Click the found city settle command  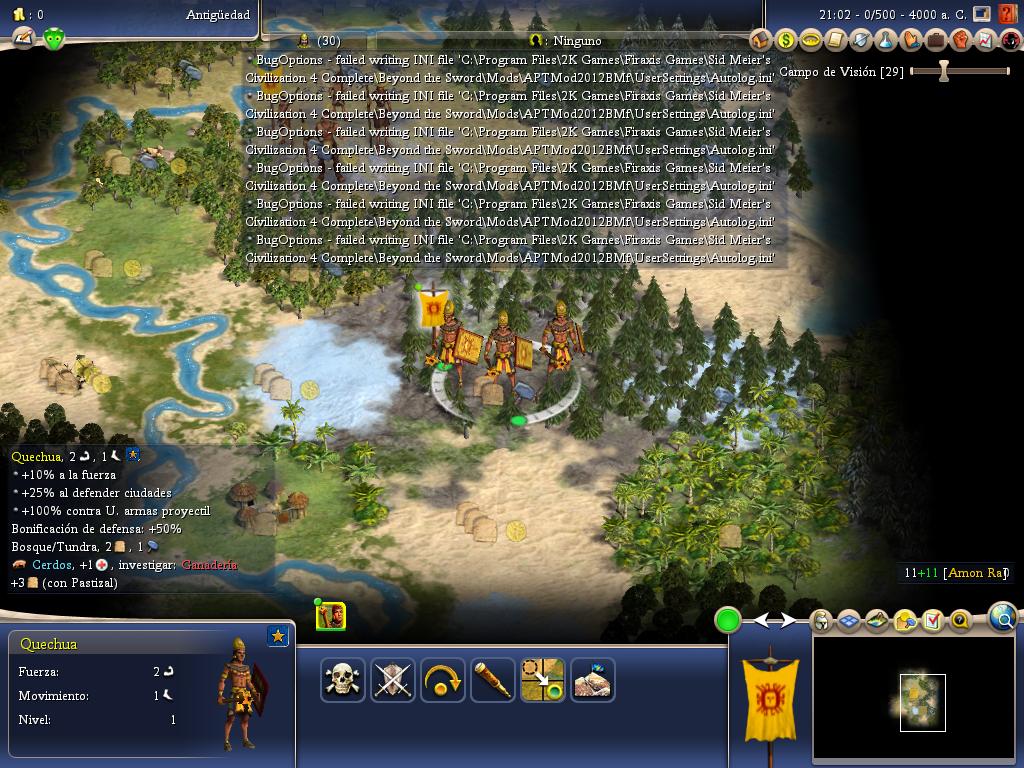593,680
